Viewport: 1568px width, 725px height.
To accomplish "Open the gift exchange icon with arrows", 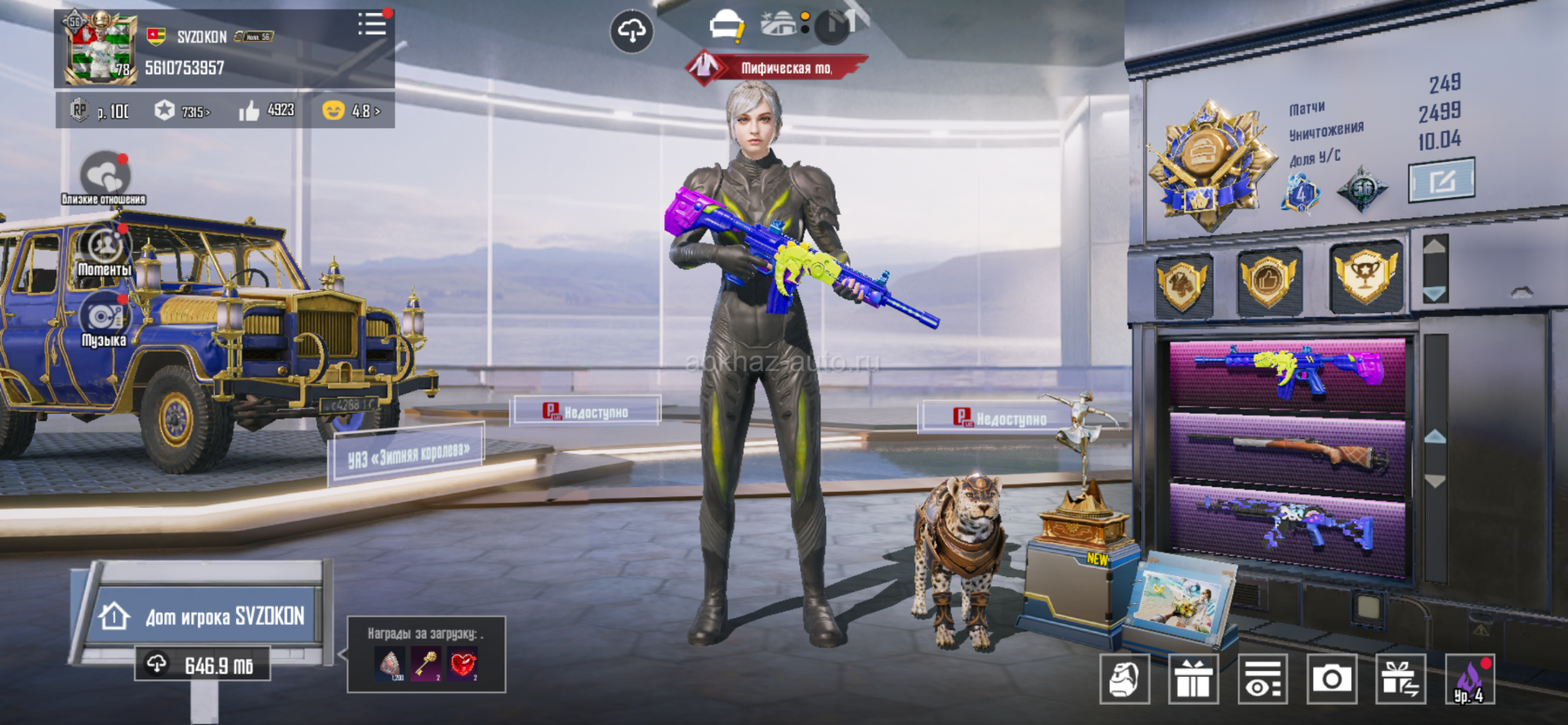I will [x=1400, y=678].
